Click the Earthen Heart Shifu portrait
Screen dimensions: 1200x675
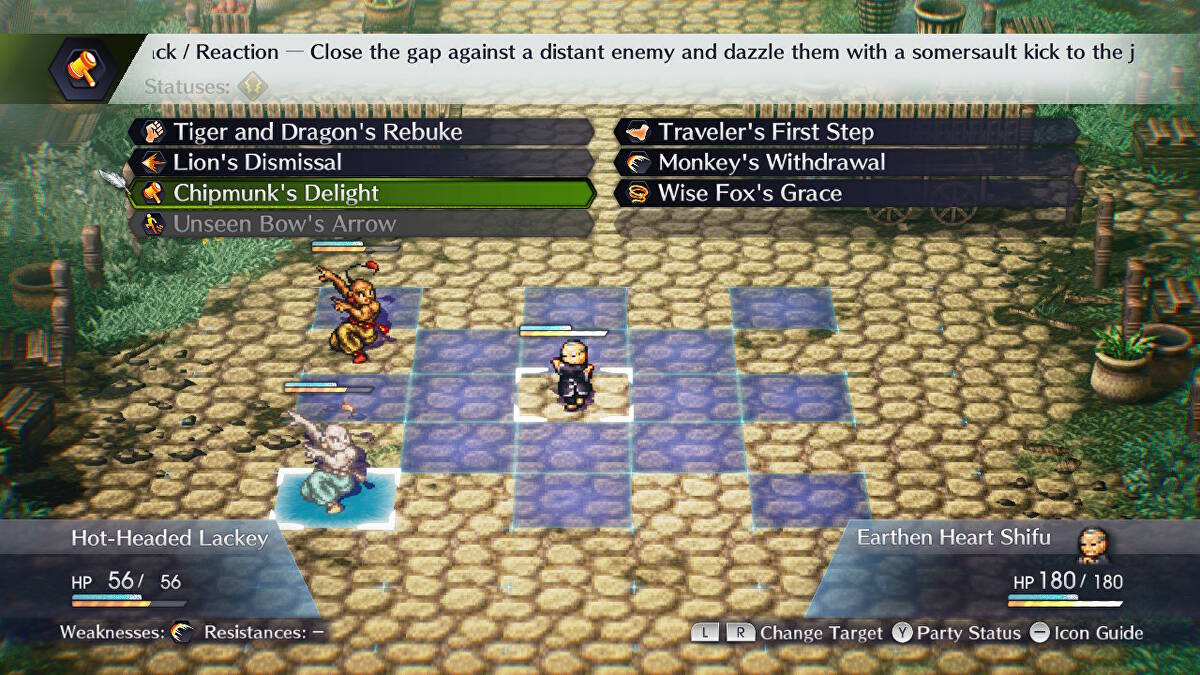1094,544
